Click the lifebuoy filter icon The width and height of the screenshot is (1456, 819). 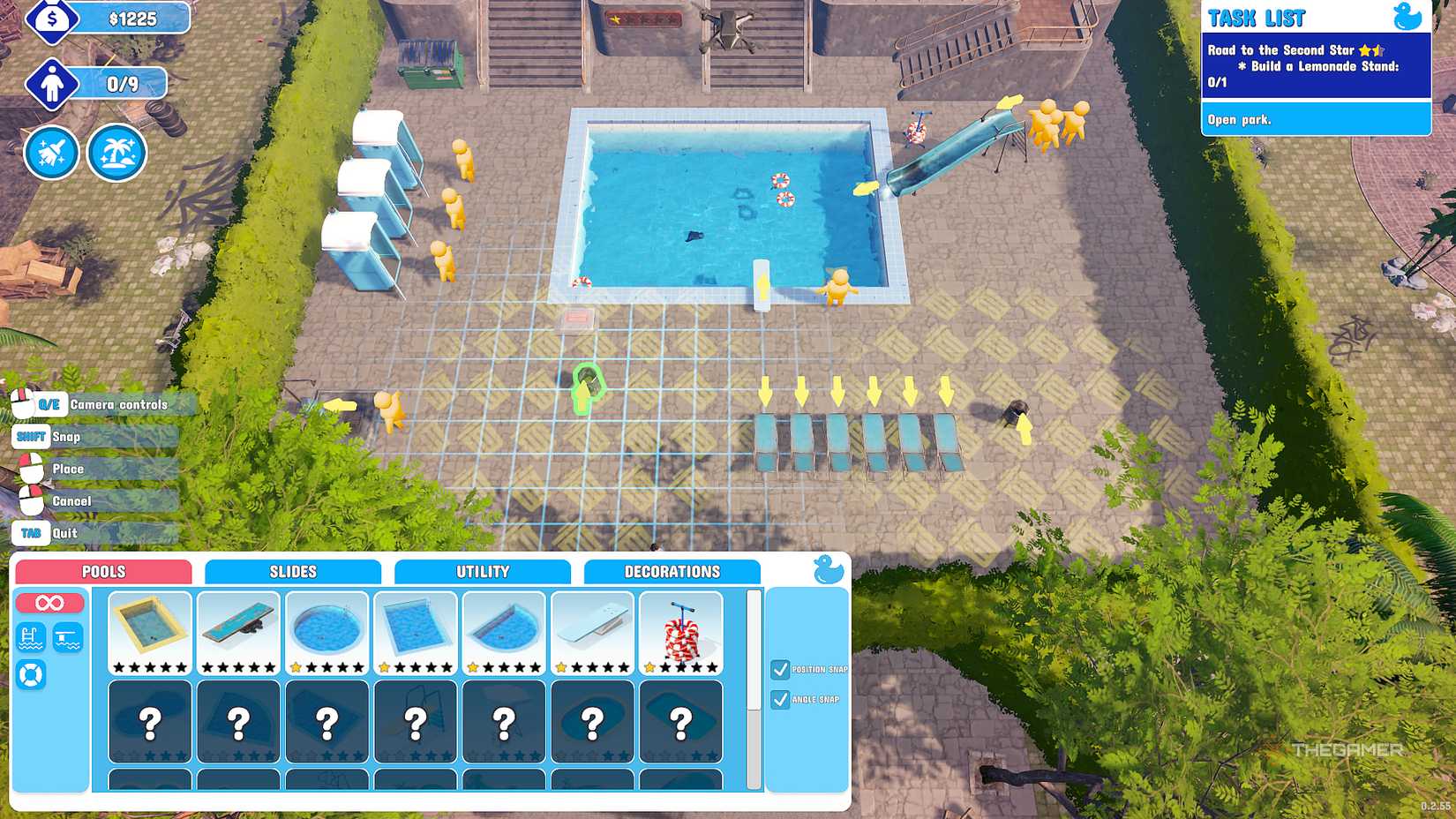(x=30, y=676)
